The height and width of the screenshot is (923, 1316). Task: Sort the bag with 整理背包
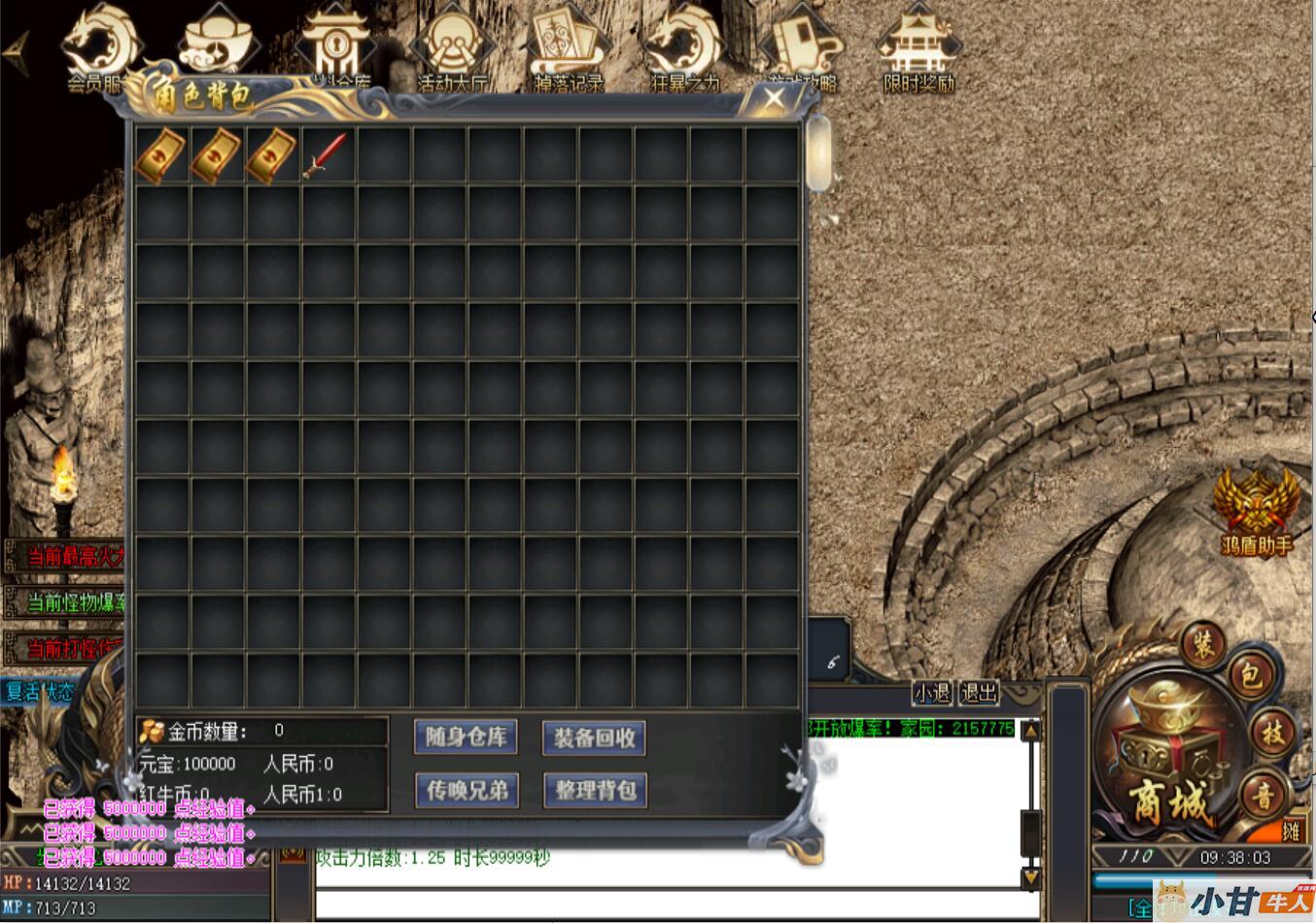(x=594, y=790)
